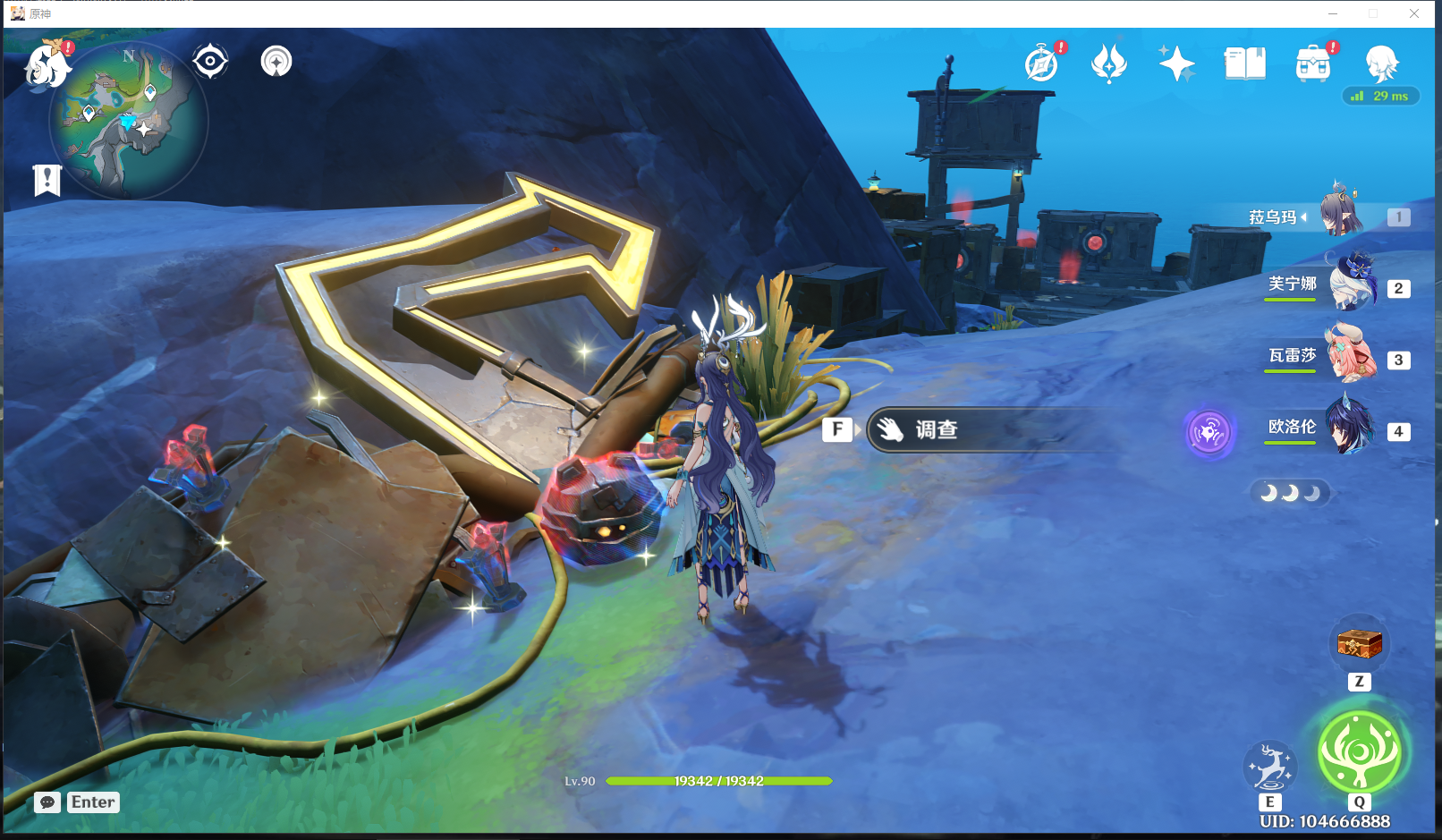The width and height of the screenshot is (1442, 840).
Task: Open the character profile head icon
Action: (x=1381, y=62)
